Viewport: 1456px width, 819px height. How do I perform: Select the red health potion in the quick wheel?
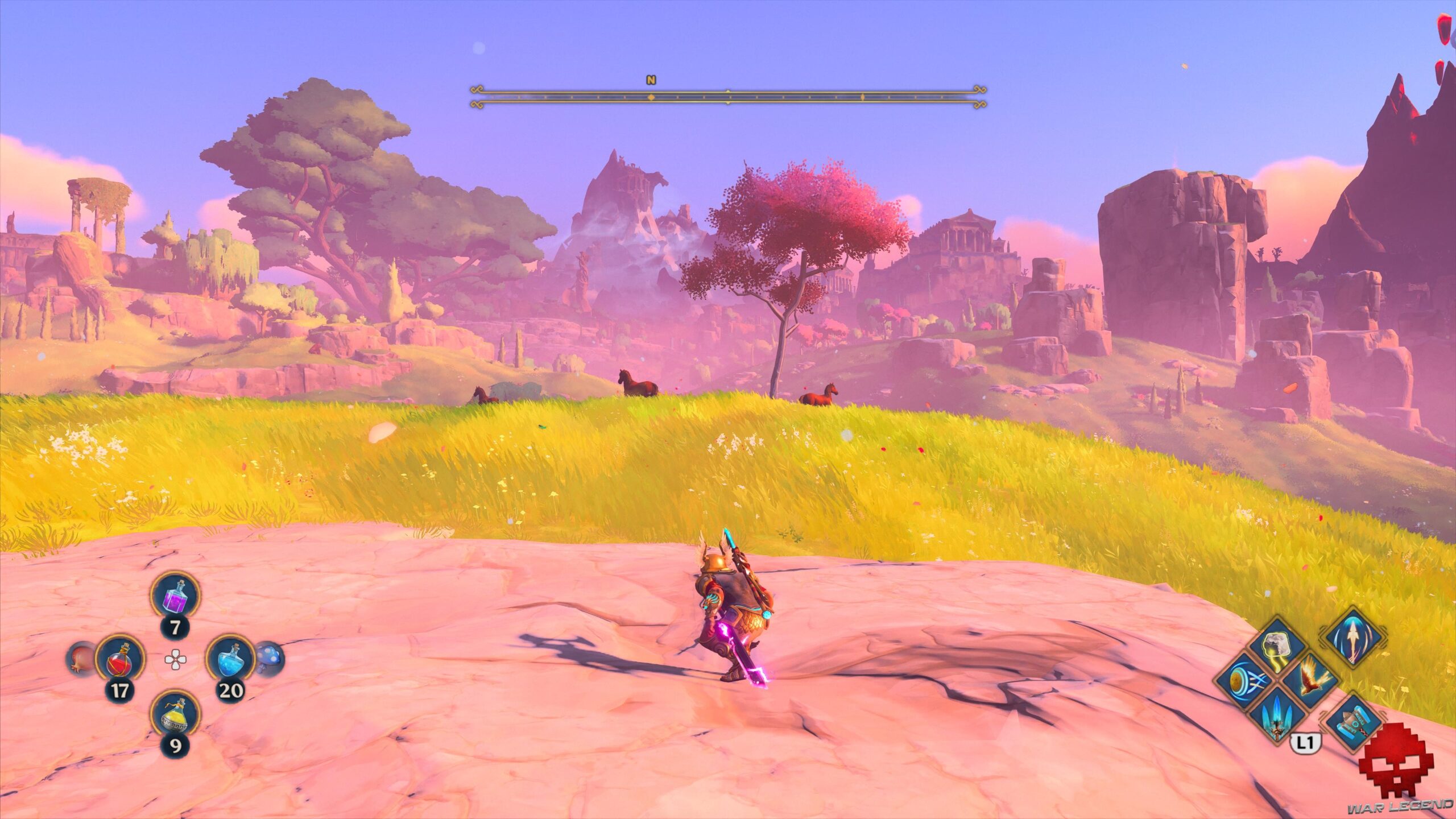click(x=120, y=660)
